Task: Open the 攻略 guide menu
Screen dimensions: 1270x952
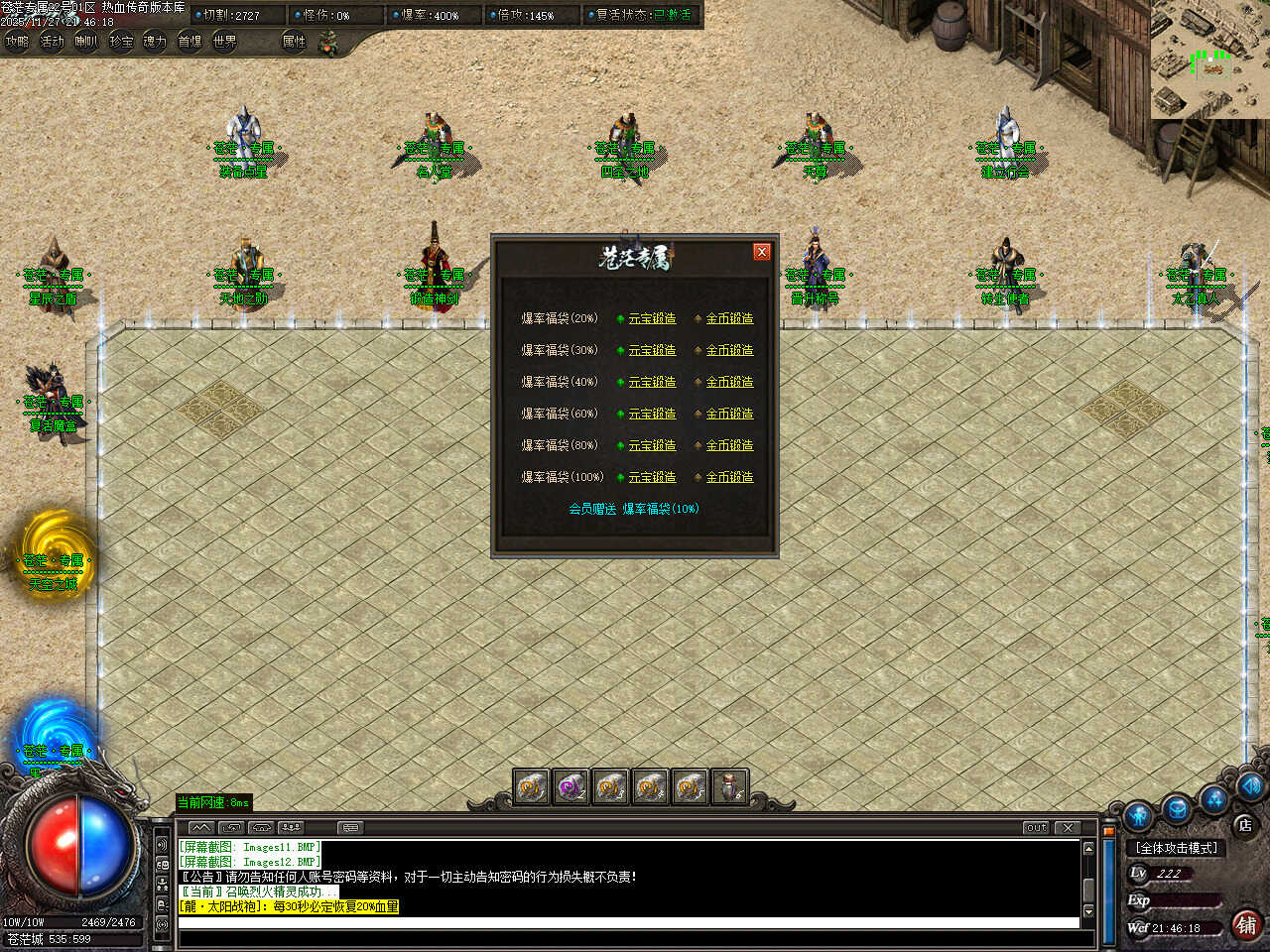Action: coord(17,42)
